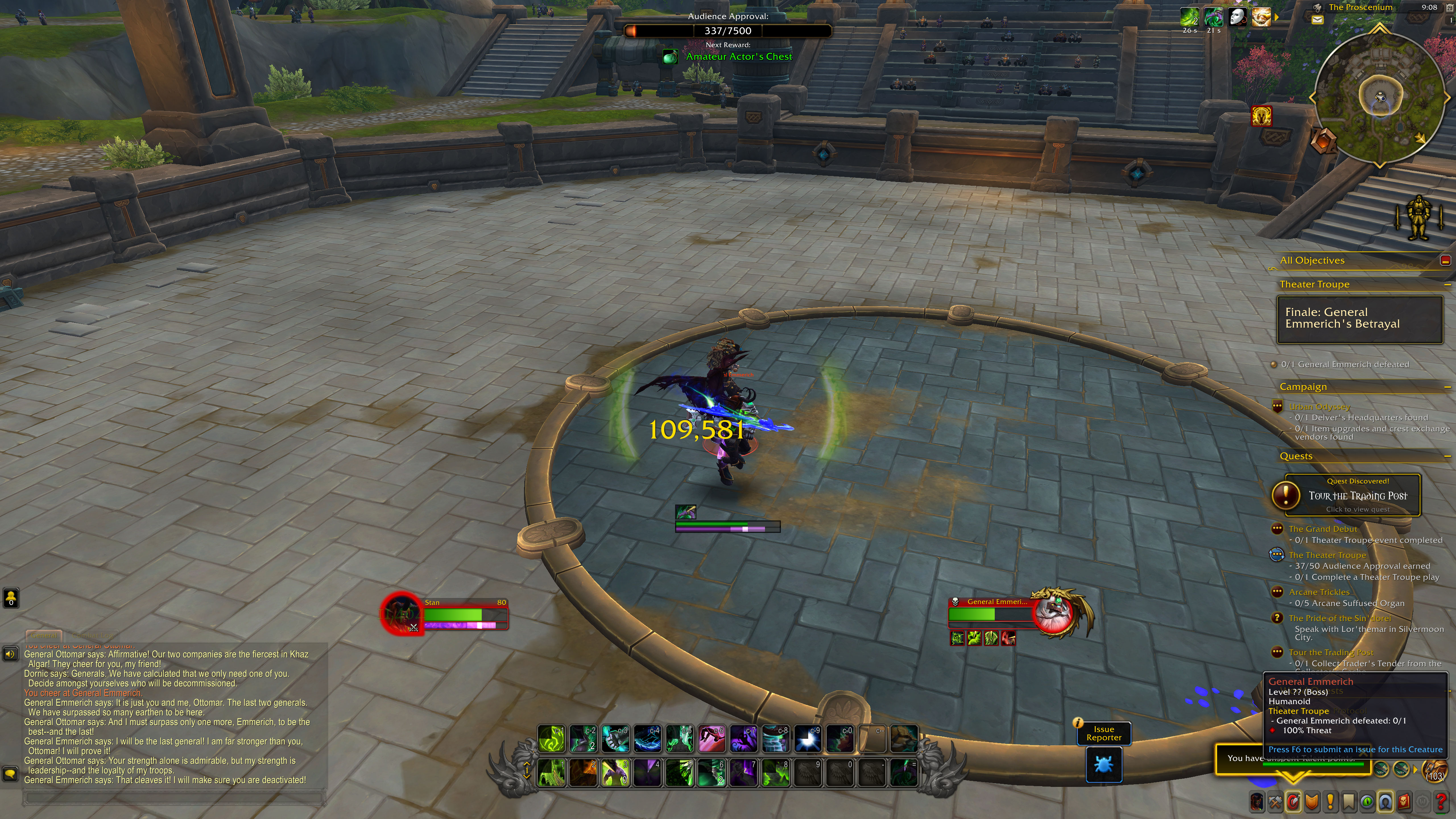Activate the glowing fist ability on c-3
Viewport: 1456px width, 819px height.
click(x=615, y=739)
